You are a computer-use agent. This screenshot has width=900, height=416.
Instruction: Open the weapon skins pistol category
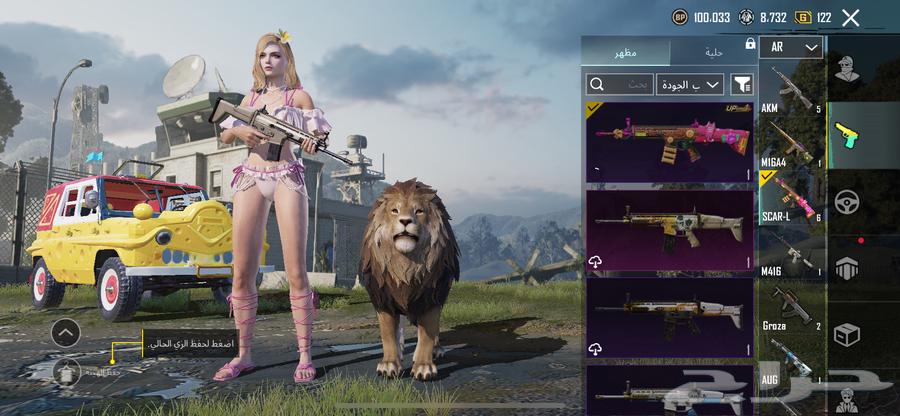click(846, 134)
